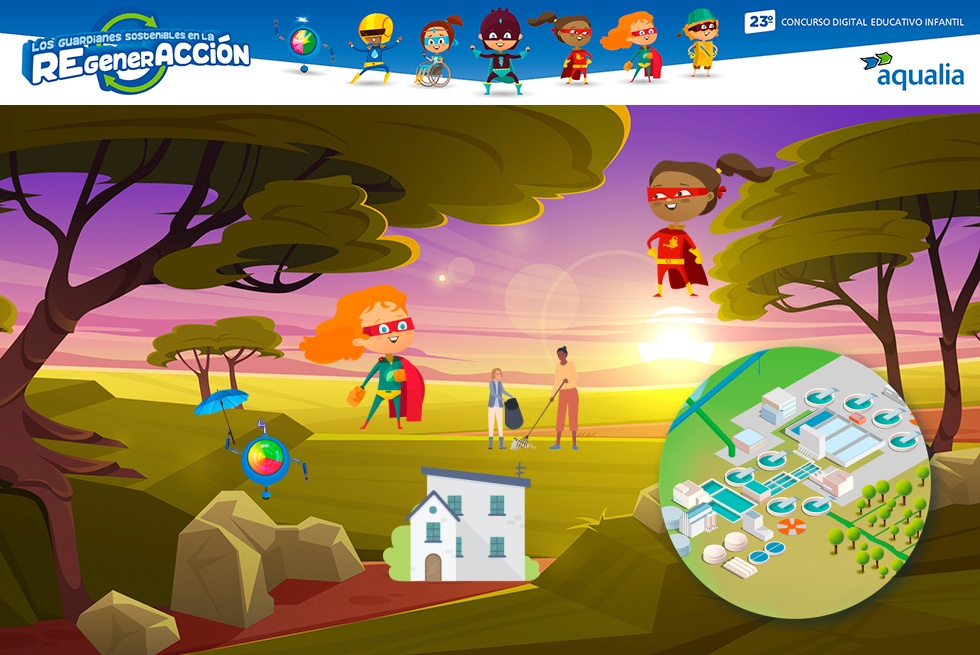Open the Aqualia logo link

pyautogui.click(x=912, y=70)
